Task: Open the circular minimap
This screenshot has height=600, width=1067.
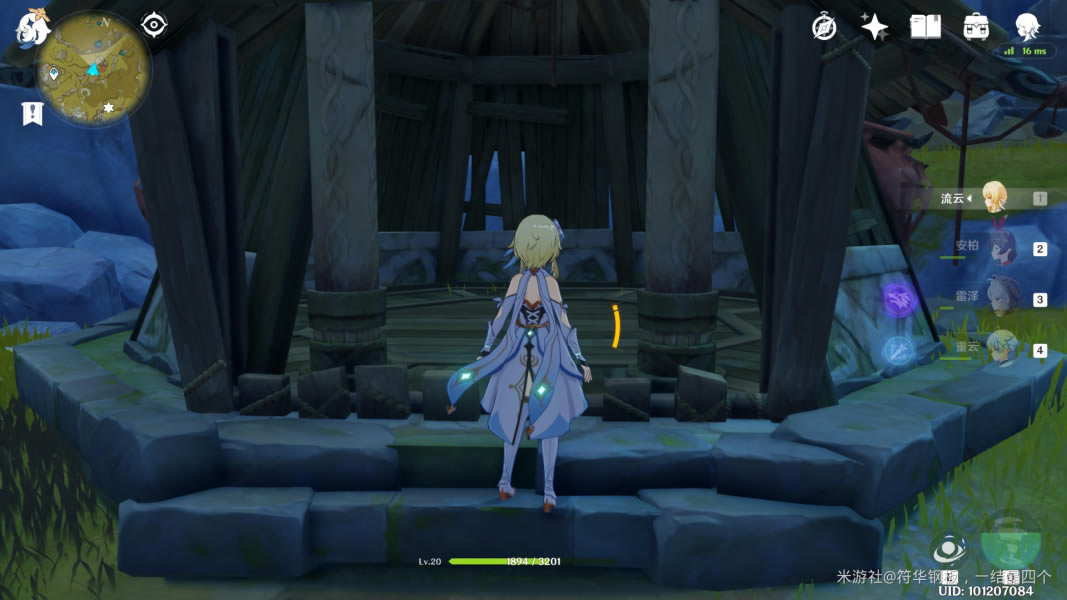Action: click(95, 67)
